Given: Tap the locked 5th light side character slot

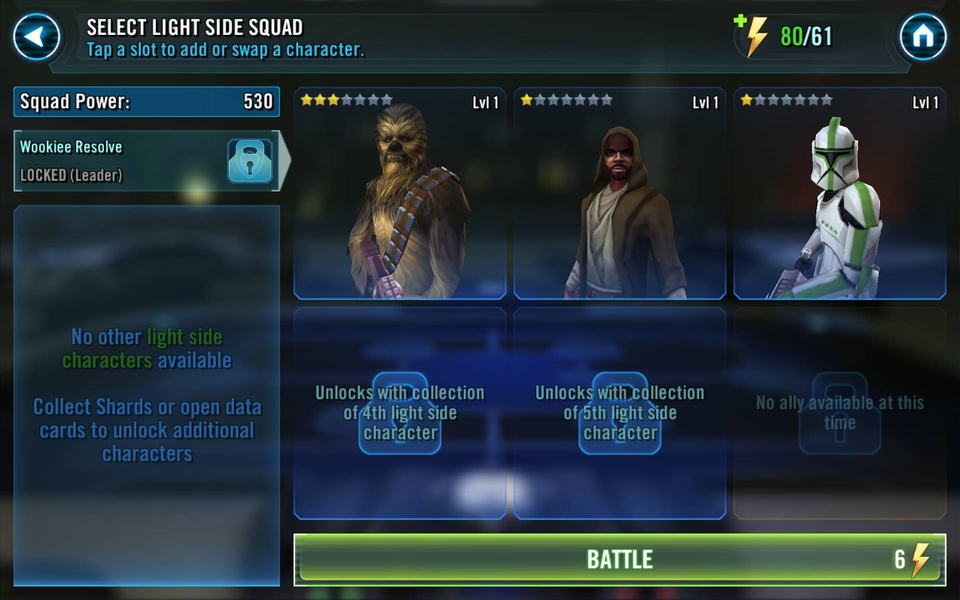Looking at the screenshot, I should tap(620, 413).
